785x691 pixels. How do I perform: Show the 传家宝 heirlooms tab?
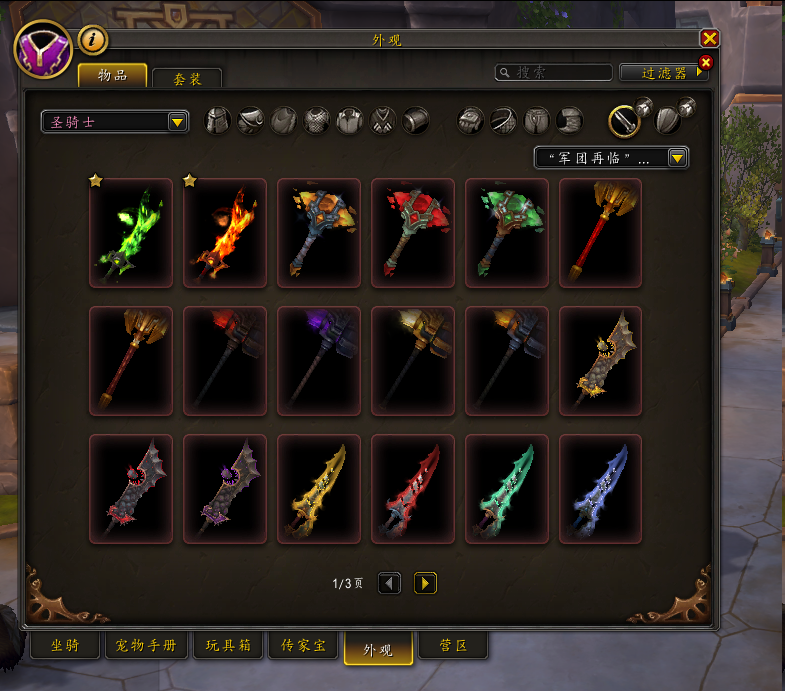tap(302, 646)
